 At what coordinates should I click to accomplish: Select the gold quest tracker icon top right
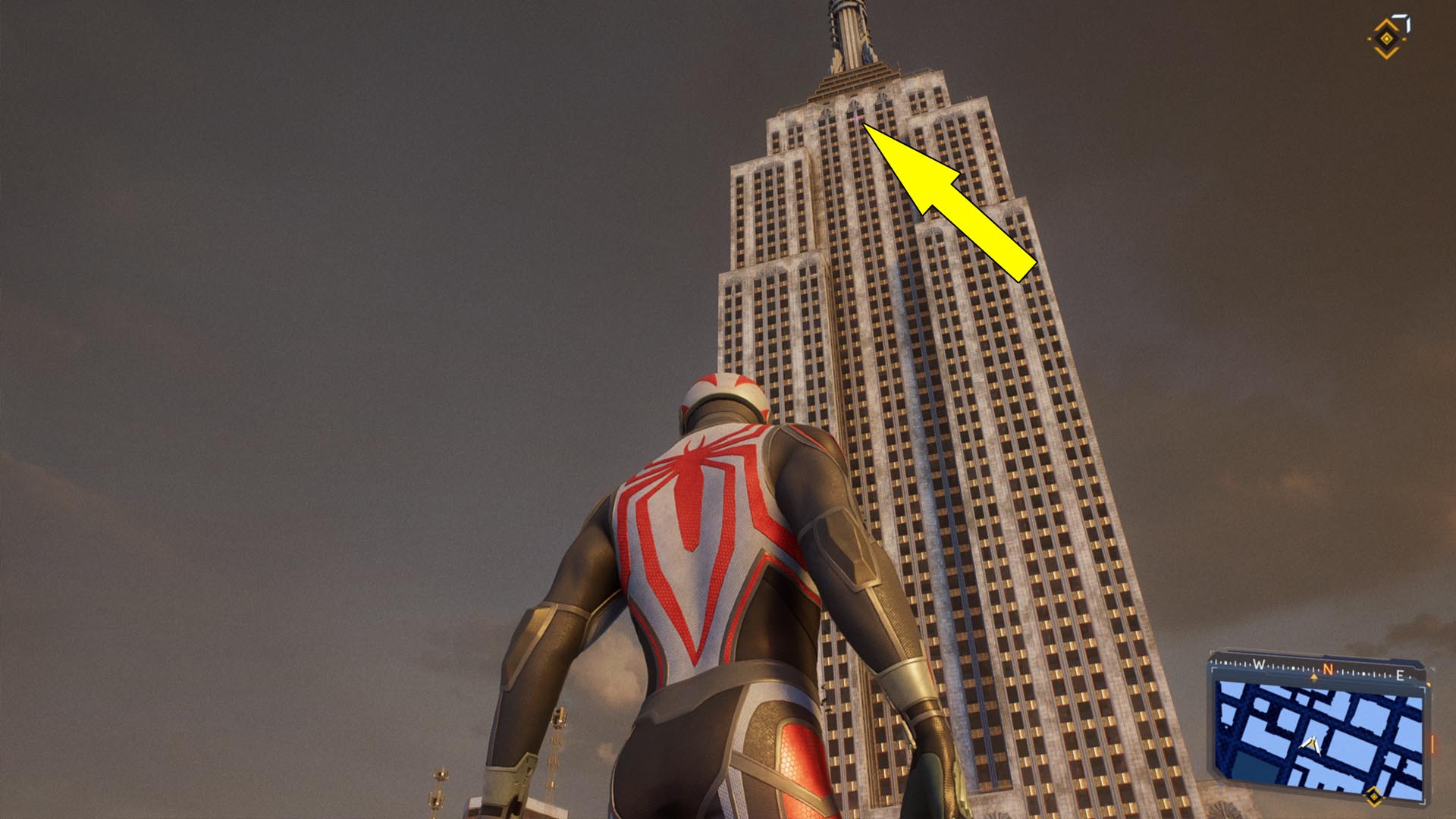tap(1385, 39)
